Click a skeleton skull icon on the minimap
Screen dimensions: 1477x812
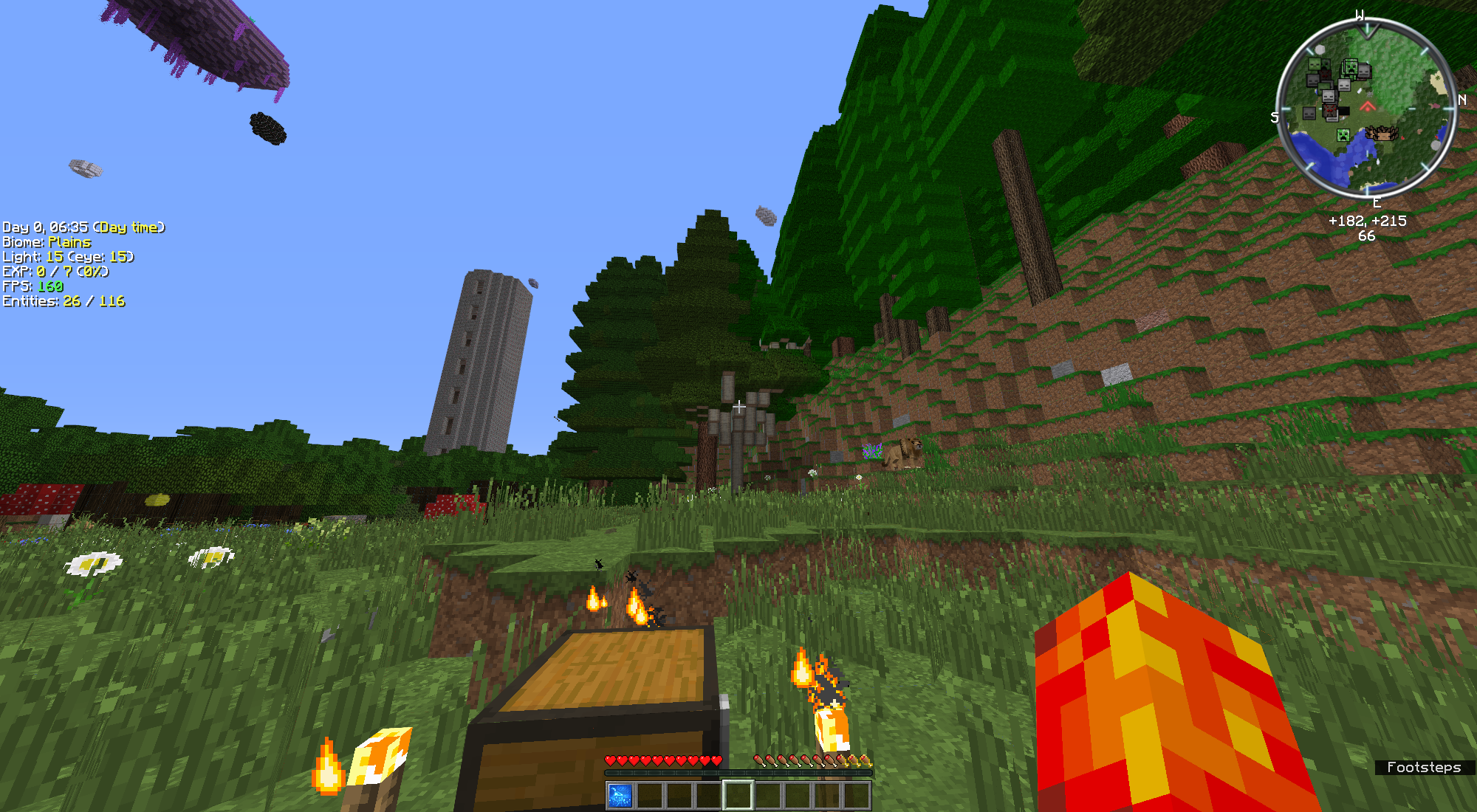click(1343, 86)
